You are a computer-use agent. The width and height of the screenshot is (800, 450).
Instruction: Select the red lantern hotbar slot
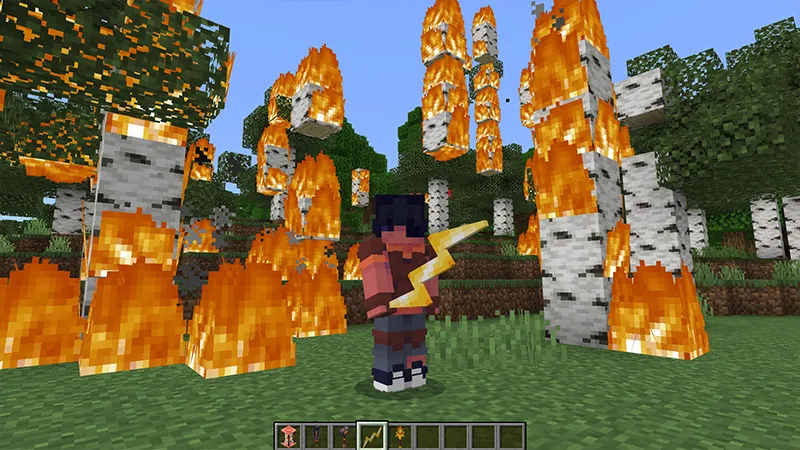pyautogui.click(x=288, y=435)
